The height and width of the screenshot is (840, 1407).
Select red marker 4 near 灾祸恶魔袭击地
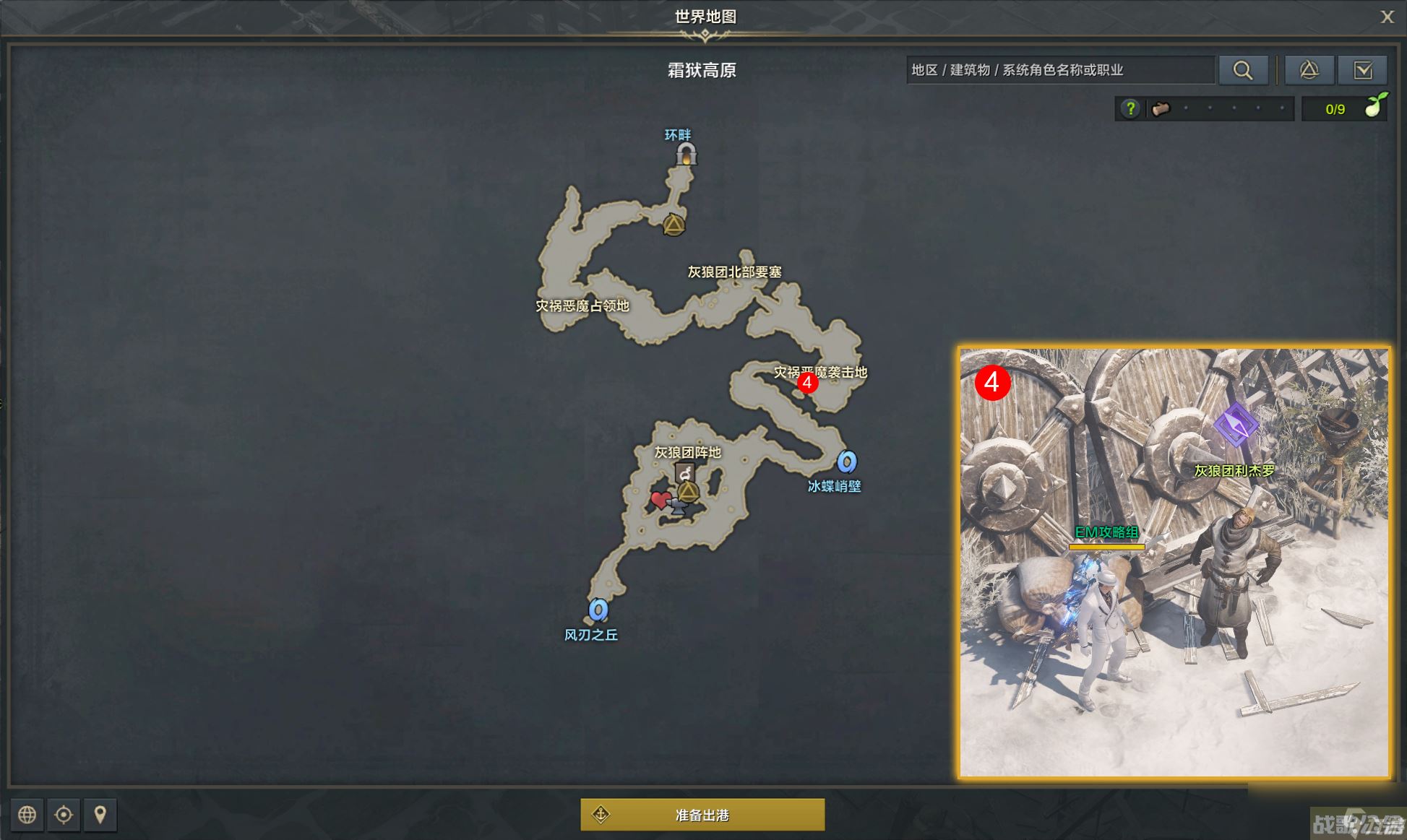[x=807, y=384]
